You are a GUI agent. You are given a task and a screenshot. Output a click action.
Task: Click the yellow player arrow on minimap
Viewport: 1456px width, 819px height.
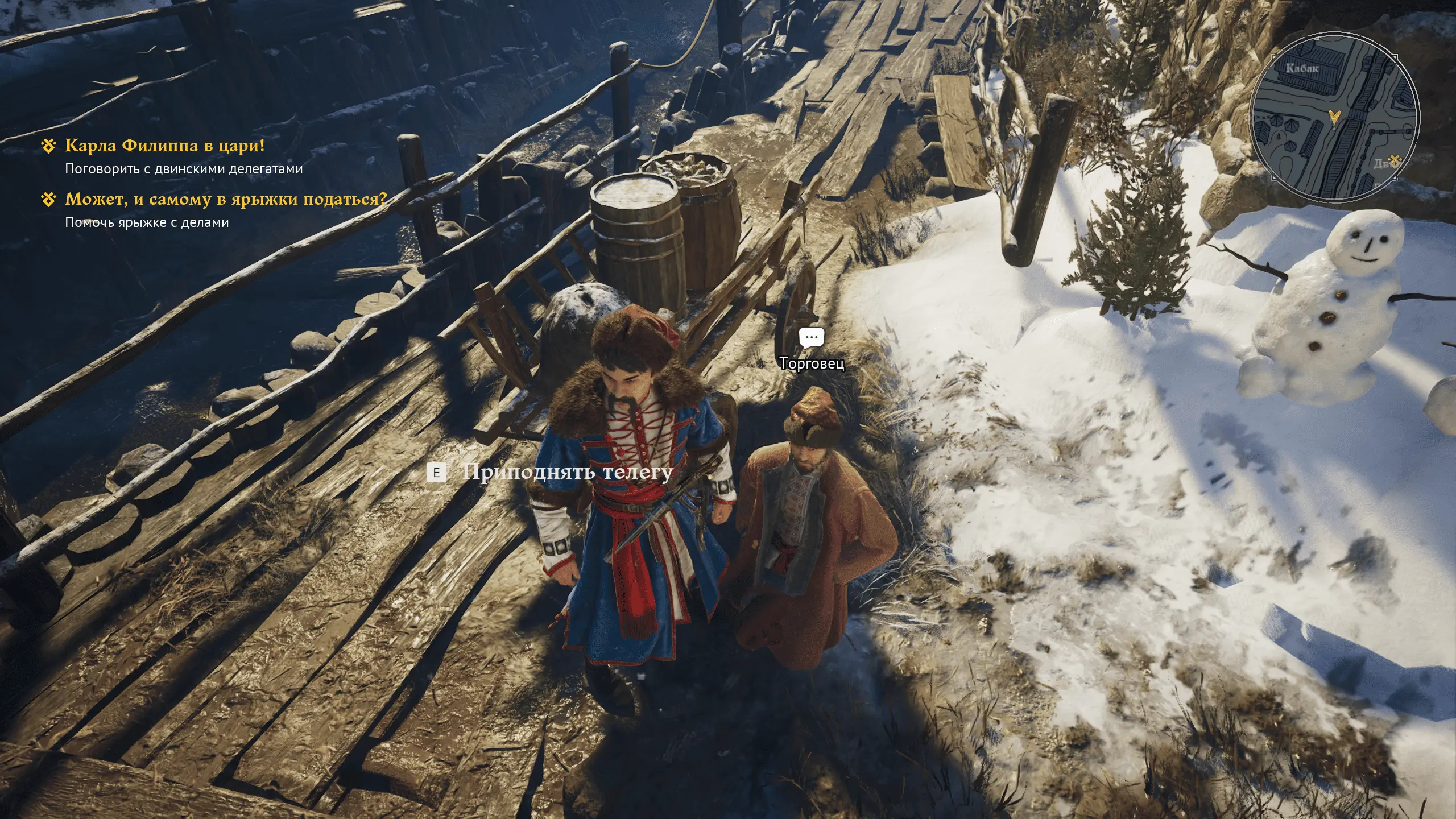click(1334, 118)
